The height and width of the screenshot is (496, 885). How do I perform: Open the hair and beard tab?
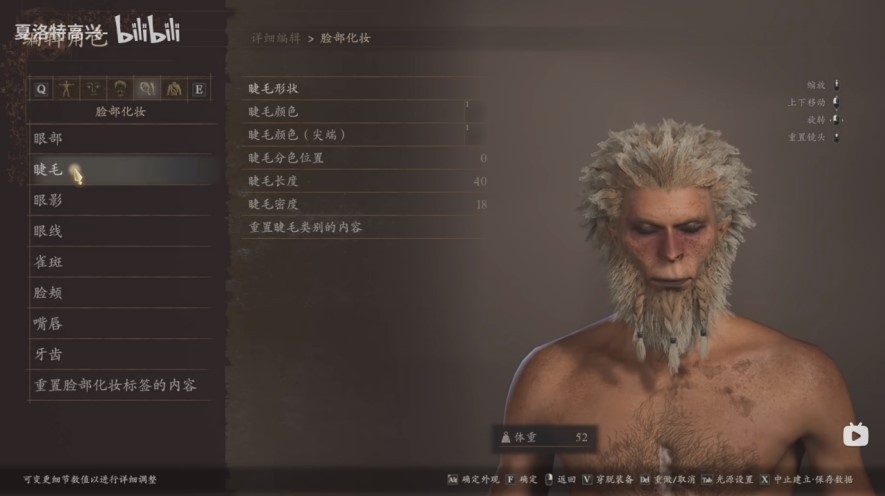(120, 88)
